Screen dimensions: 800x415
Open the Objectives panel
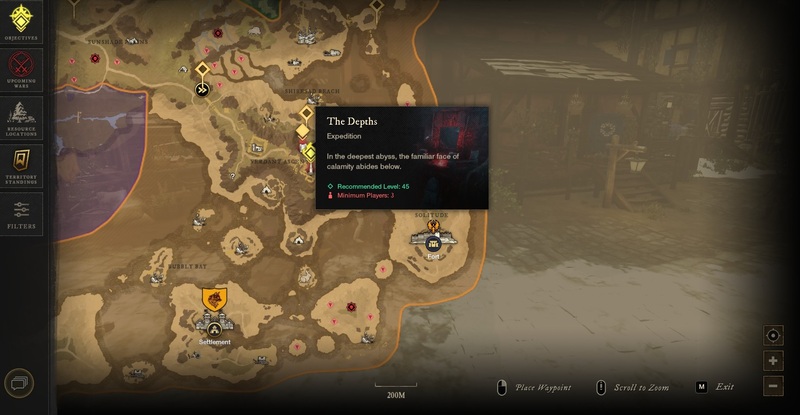pos(21,21)
